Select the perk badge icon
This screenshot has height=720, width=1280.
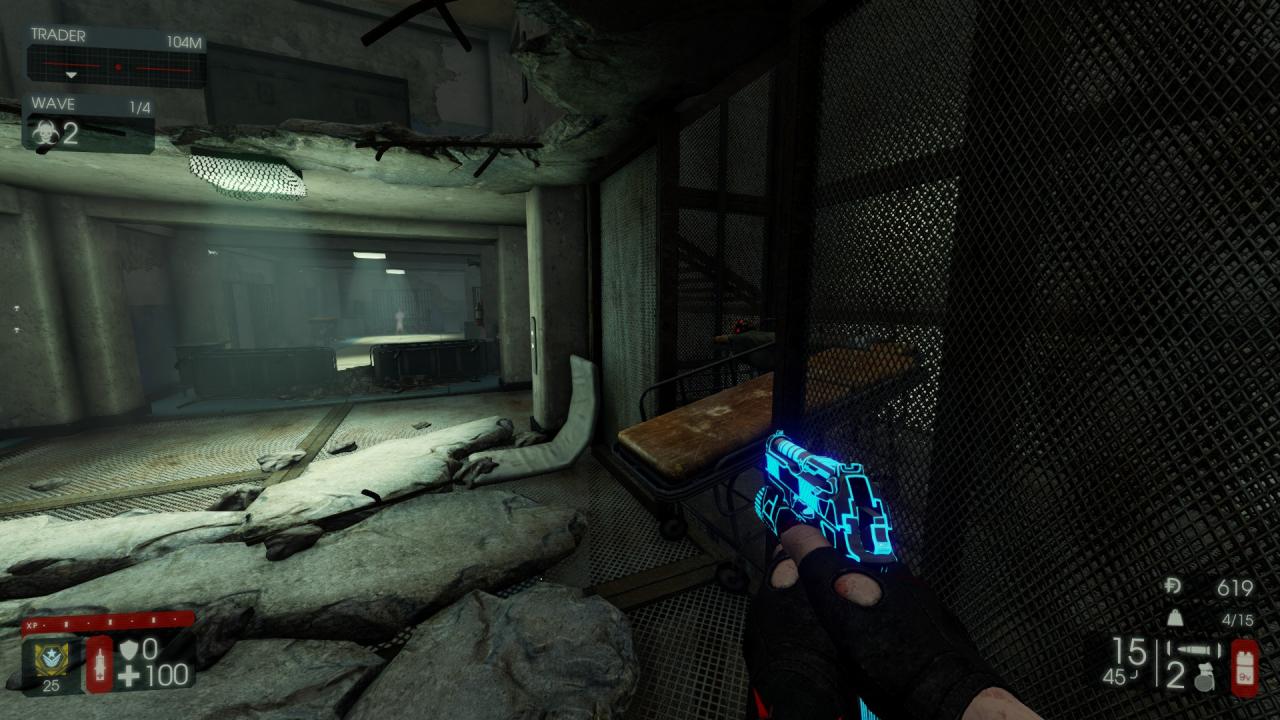click(44, 658)
